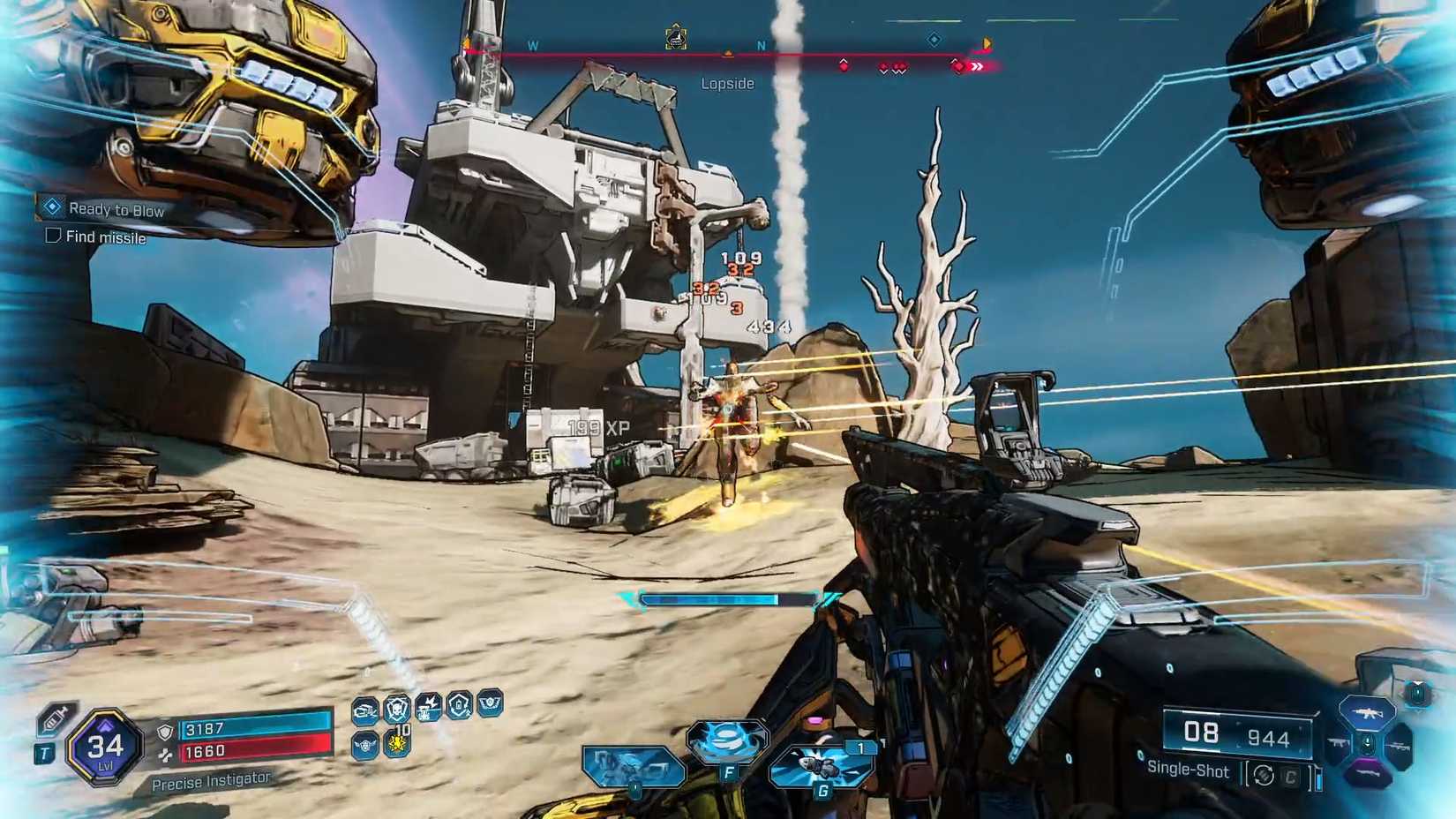Open the grenade slot bound to G
The width and height of the screenshot is (1456, 819).
point(821,763)
